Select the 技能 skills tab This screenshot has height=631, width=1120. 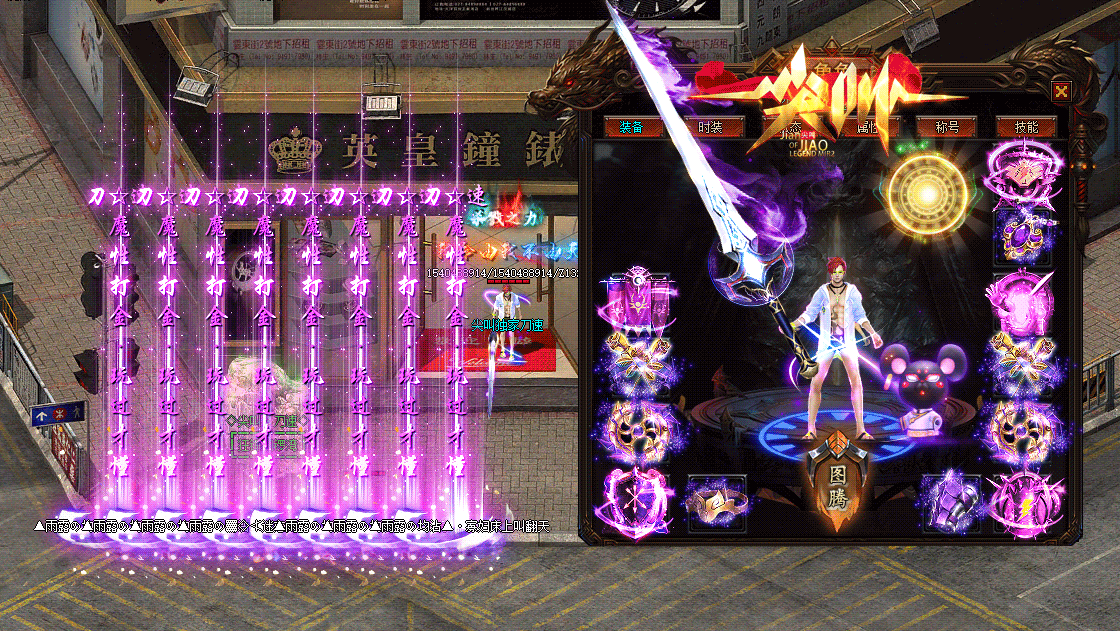[x=1026, y=127]
